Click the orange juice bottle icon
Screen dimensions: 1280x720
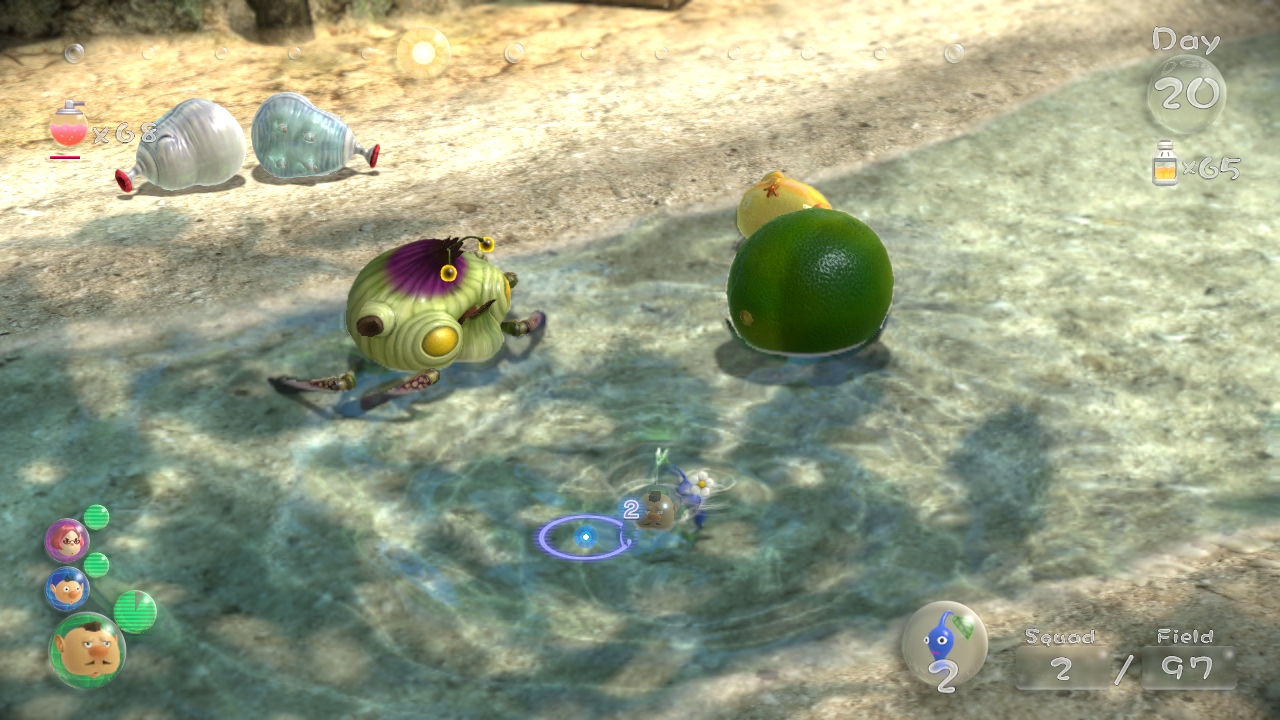click(x=1165, y=164)
